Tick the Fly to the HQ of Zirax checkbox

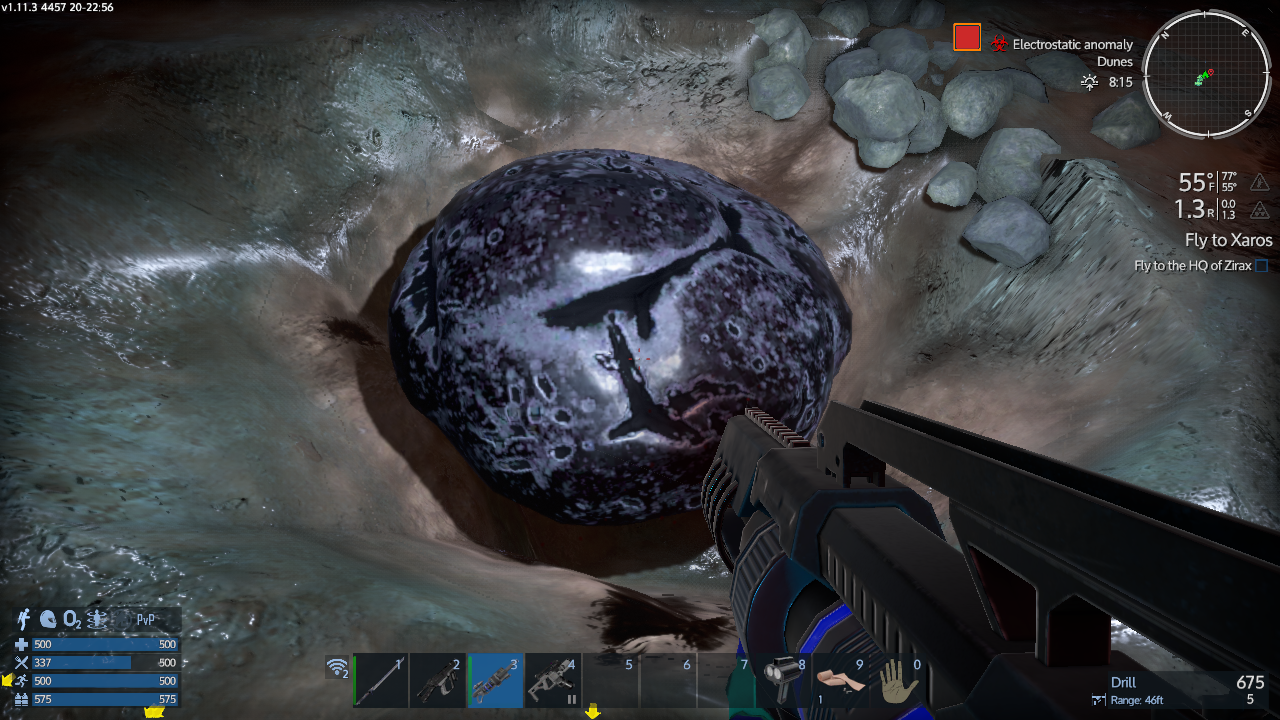click(x=1261, y=266)
